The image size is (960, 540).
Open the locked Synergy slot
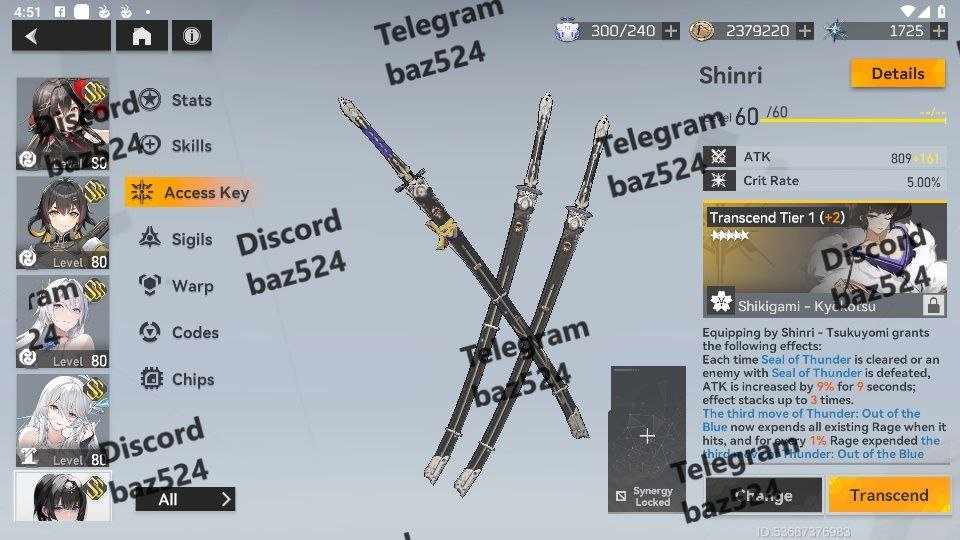click(647, 438)
